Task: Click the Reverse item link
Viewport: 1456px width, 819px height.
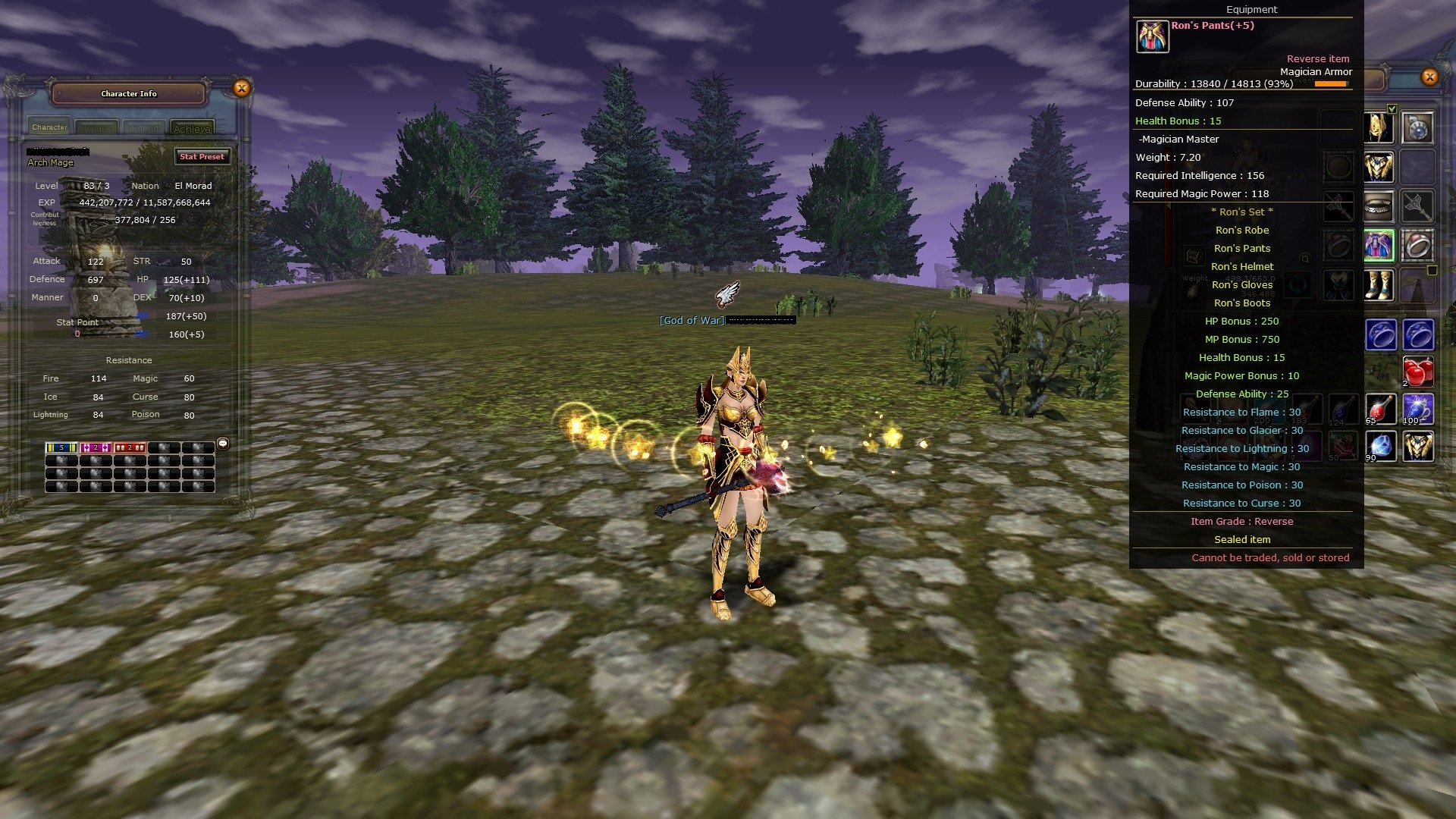Action: (1318, 58)
